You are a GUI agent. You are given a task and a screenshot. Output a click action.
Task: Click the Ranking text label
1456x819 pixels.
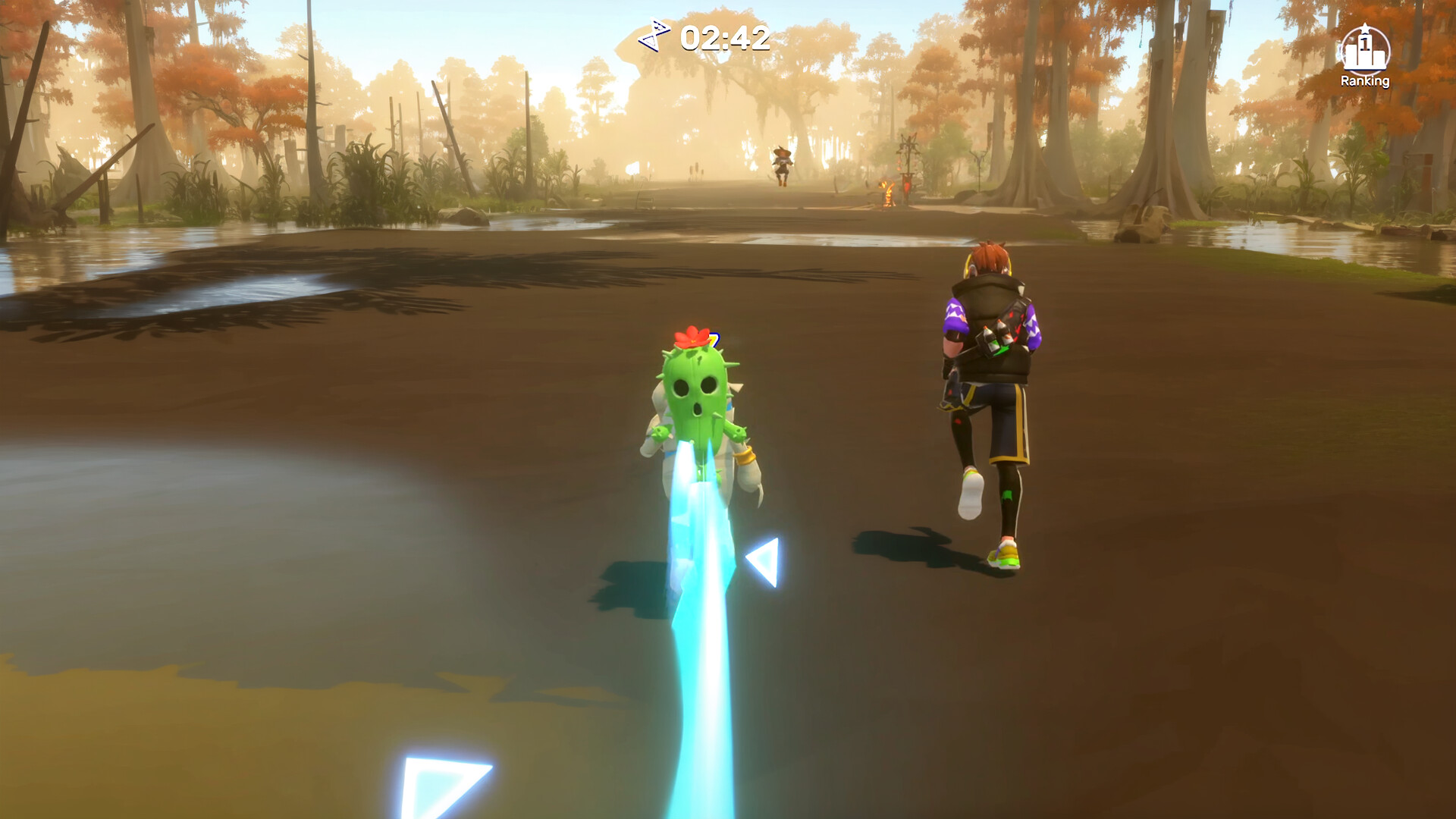tap(1367, 80)
